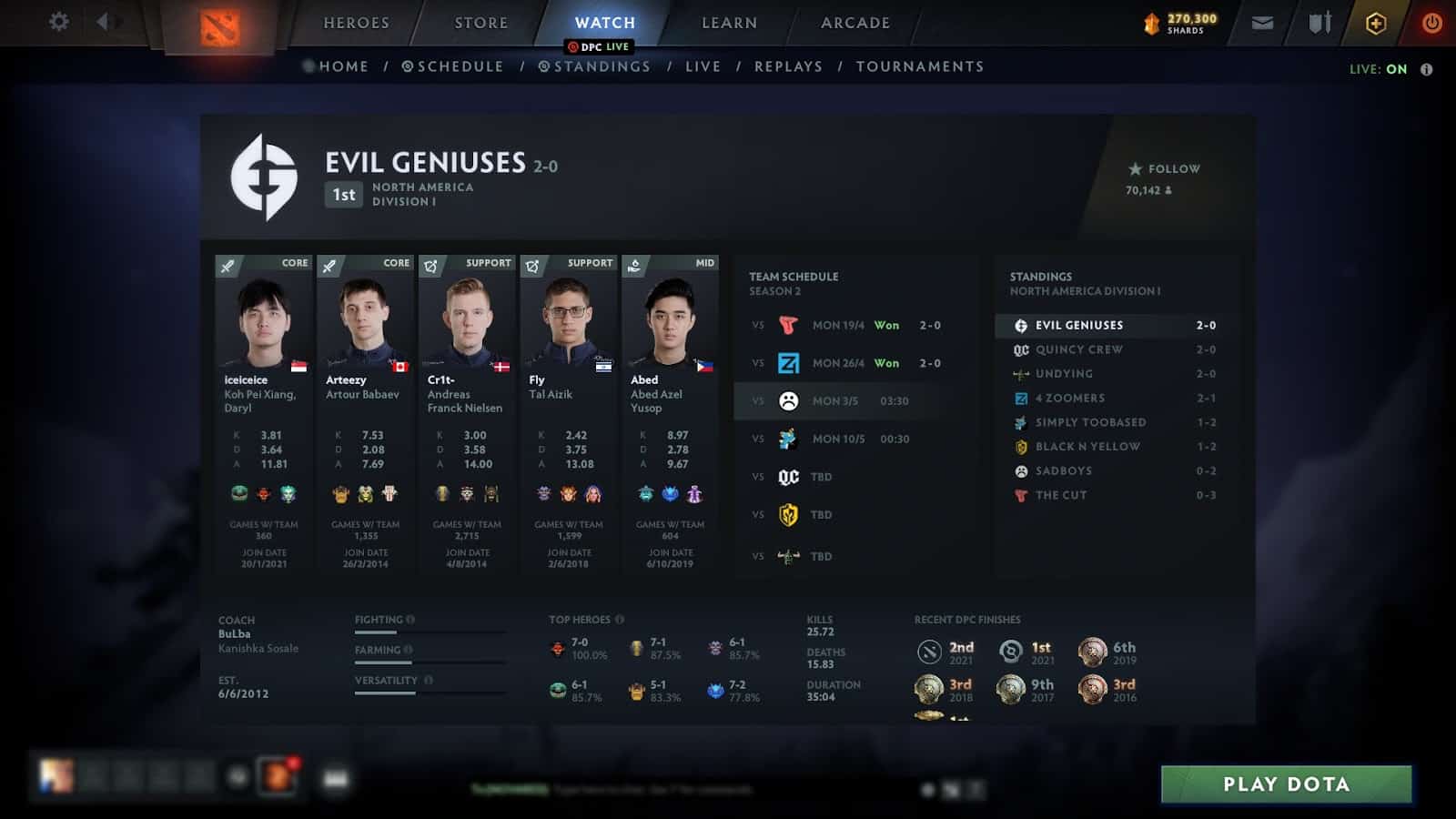Viewport: 1456px width, 819px height.
Task: Open the settings gear icon
Action: tap(59, 23)
